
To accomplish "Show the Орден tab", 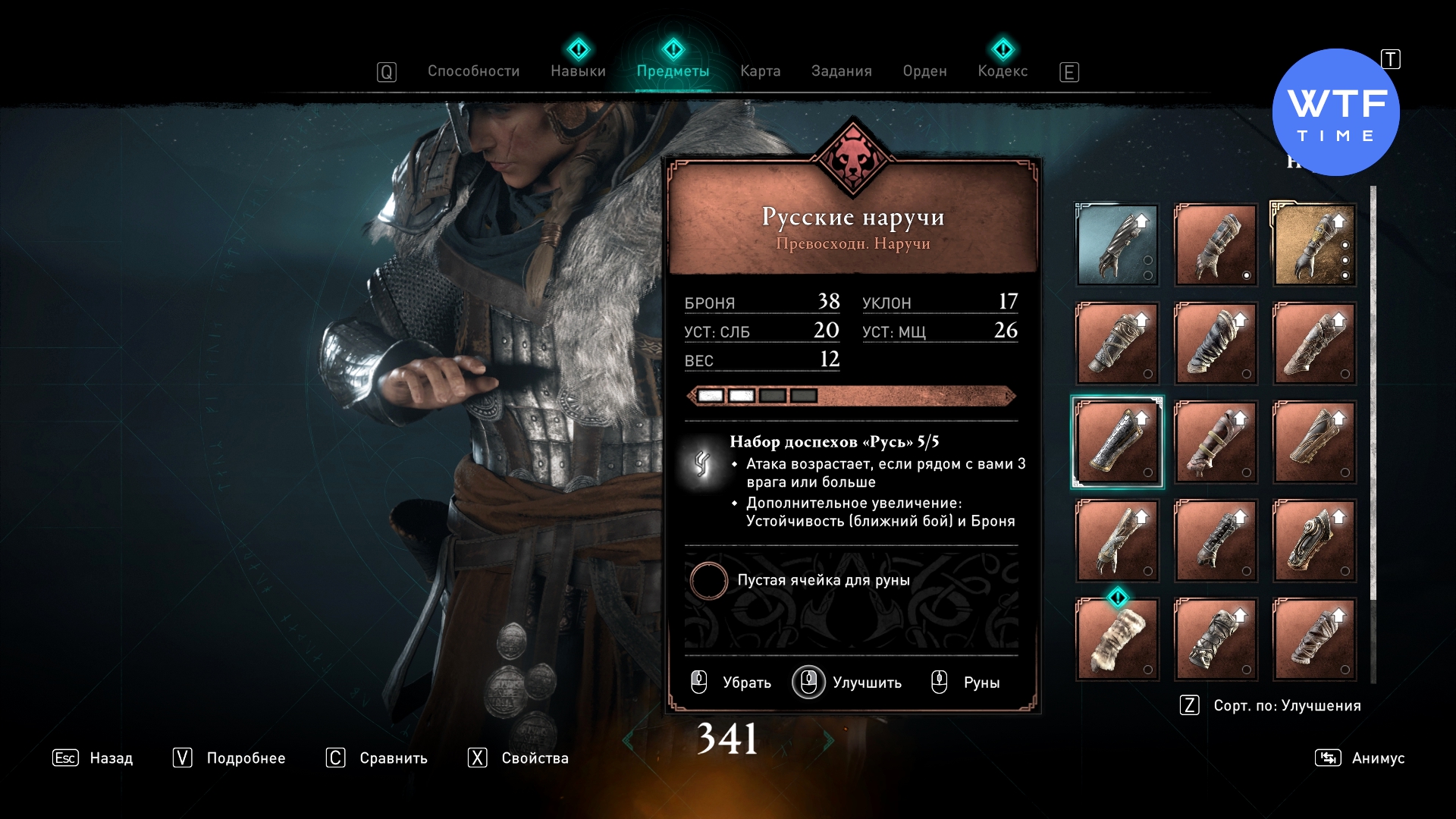I will [924, 71].
